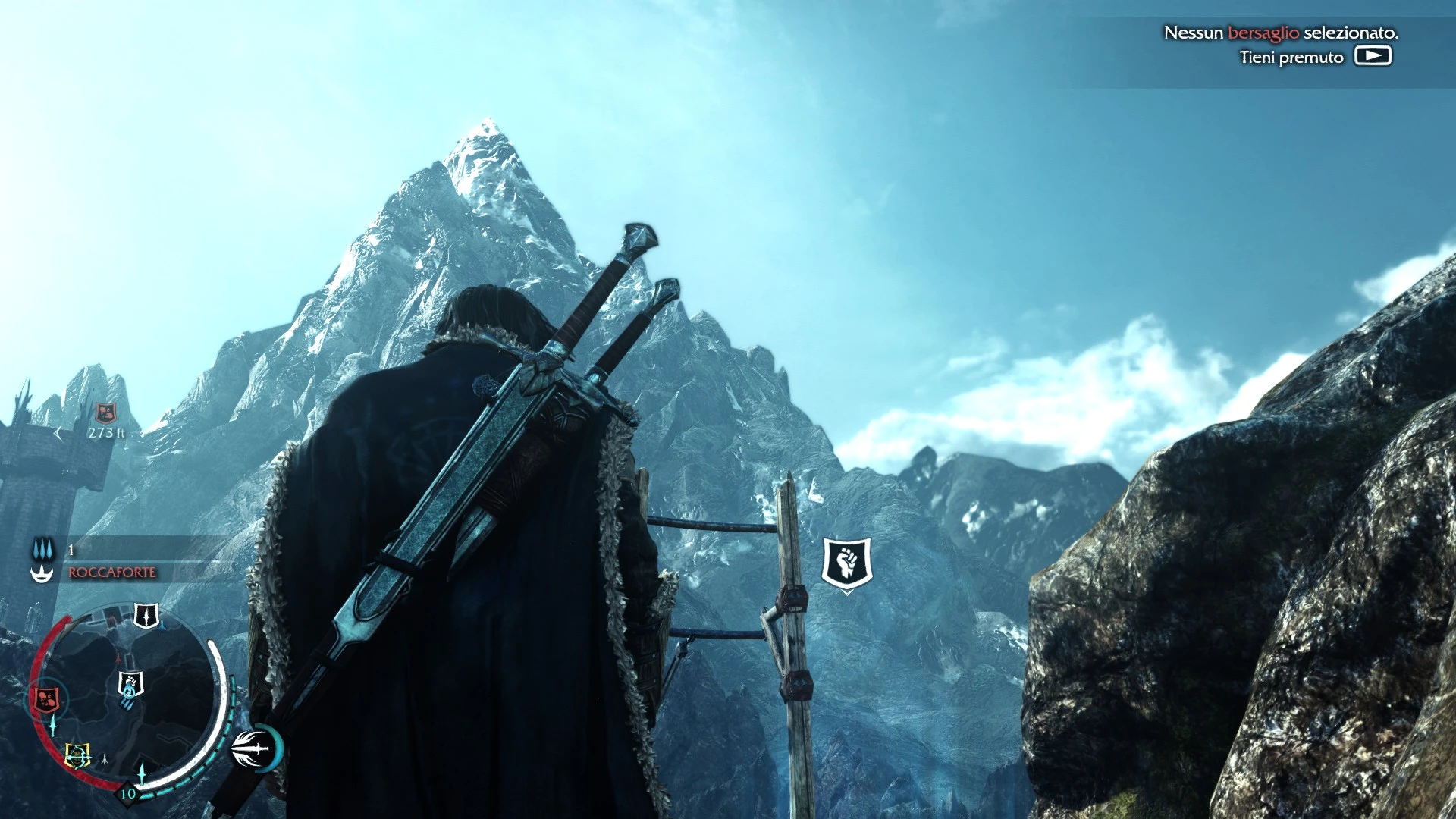This screenshot has width=1456, height=819.
Task: Open the level 10 diamond rank indicator
Action: tap(127, 794)
